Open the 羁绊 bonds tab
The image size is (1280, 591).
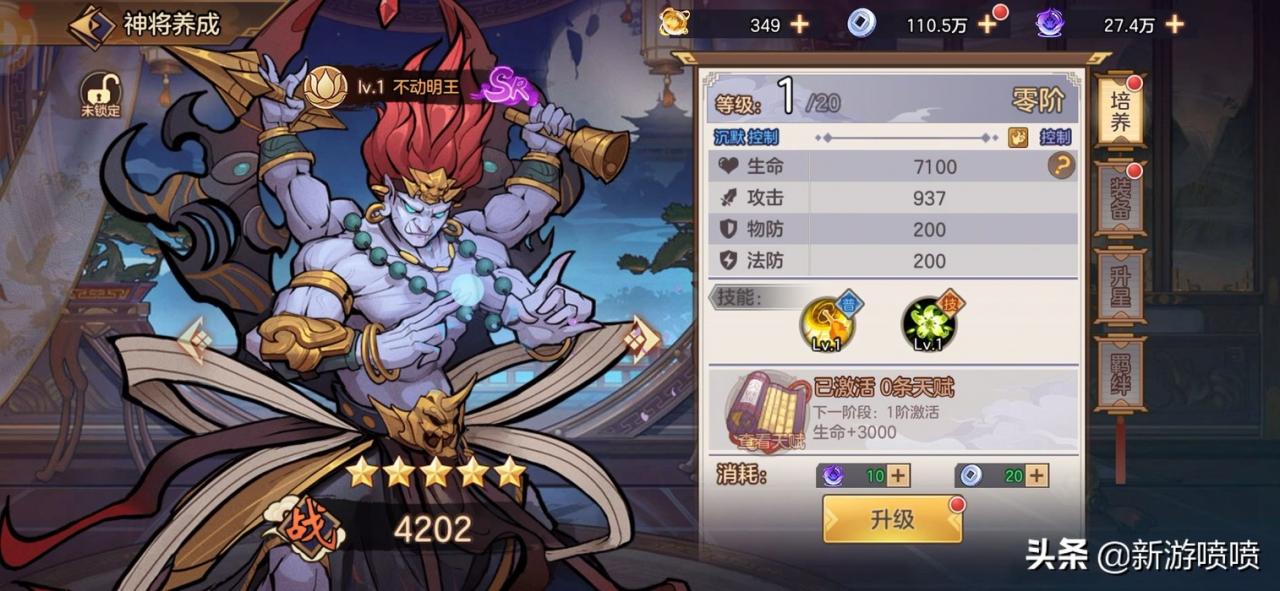1118,373
